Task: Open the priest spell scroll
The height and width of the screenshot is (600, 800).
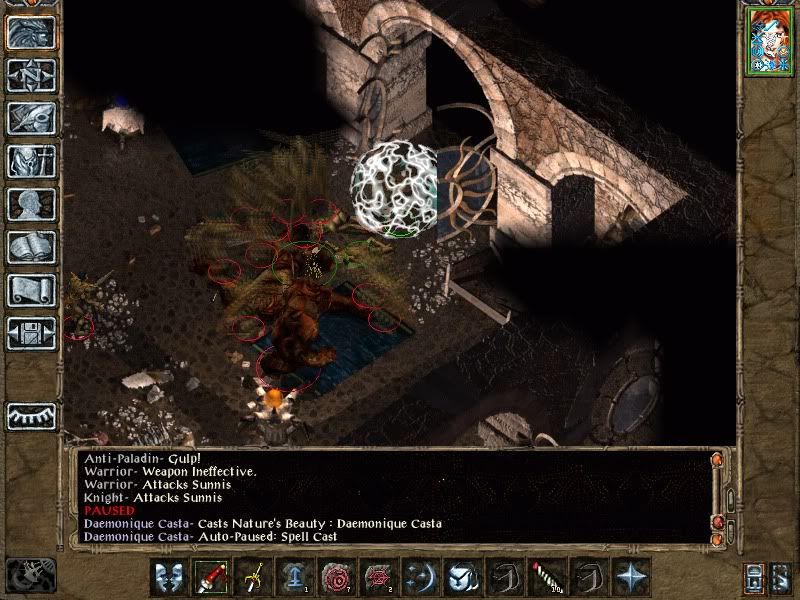Action: point(31,290)
